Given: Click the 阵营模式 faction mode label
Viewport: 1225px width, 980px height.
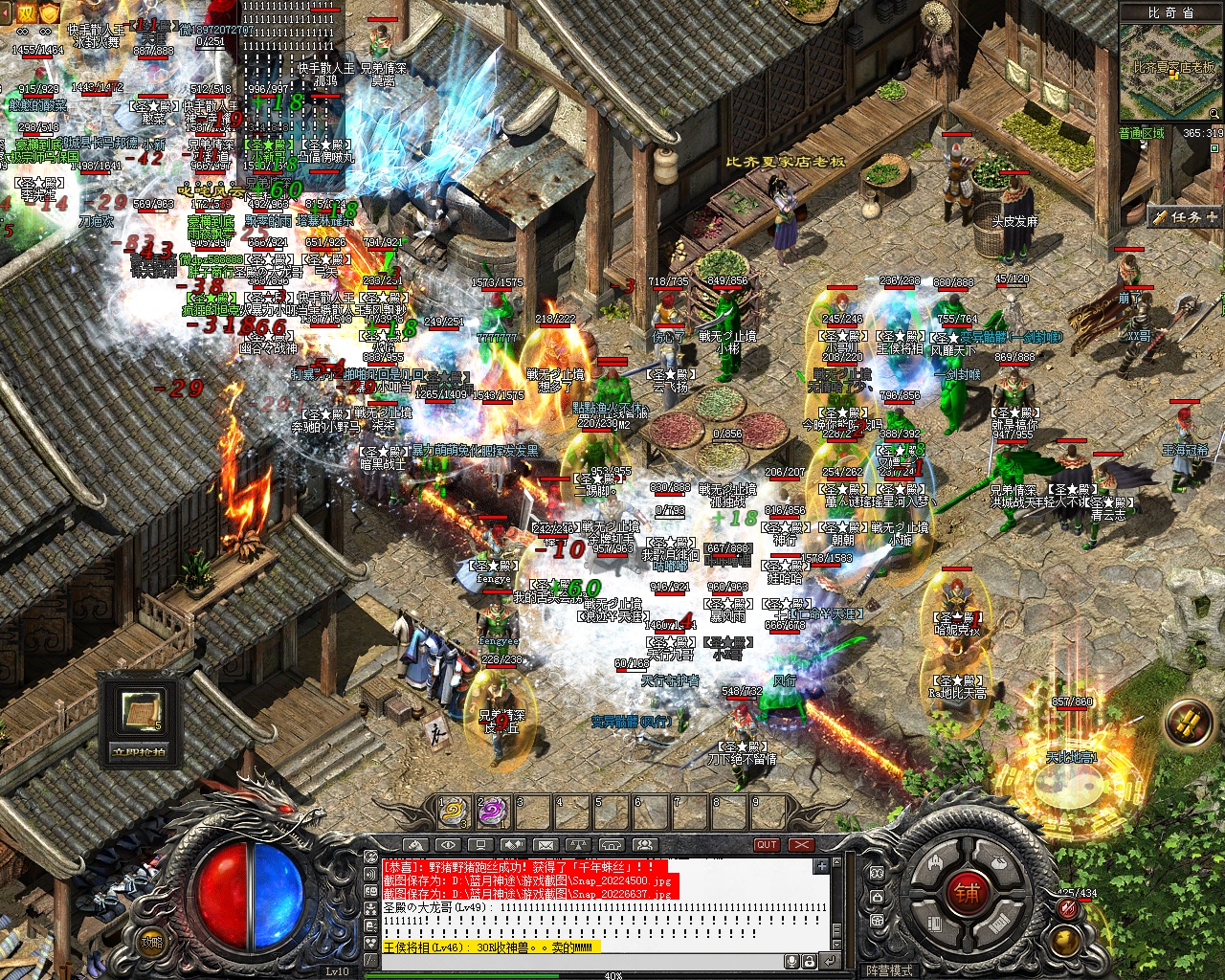Looking at the screenshot, I should click(x=890, y=970).
